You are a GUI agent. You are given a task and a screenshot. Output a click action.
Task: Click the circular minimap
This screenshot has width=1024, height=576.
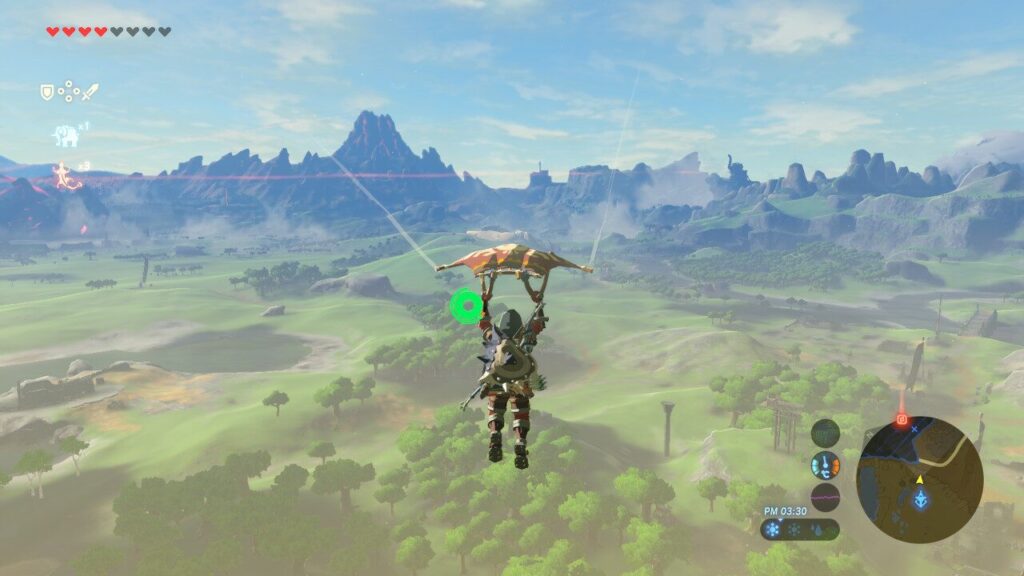click(920, 480)
